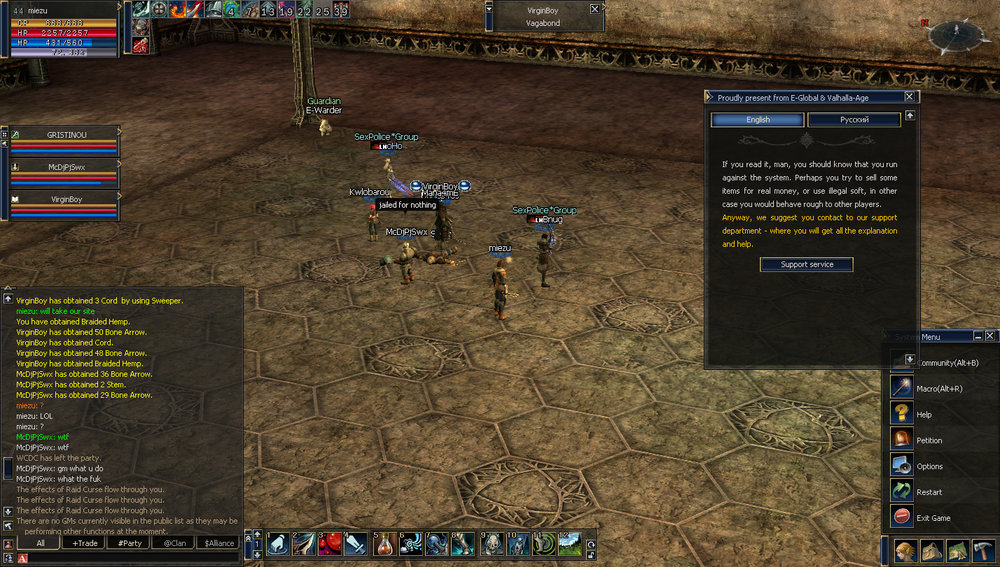This screenshot has width=1000, height=567.
Task: Switch announcement language to Русский
Action: 853,120
